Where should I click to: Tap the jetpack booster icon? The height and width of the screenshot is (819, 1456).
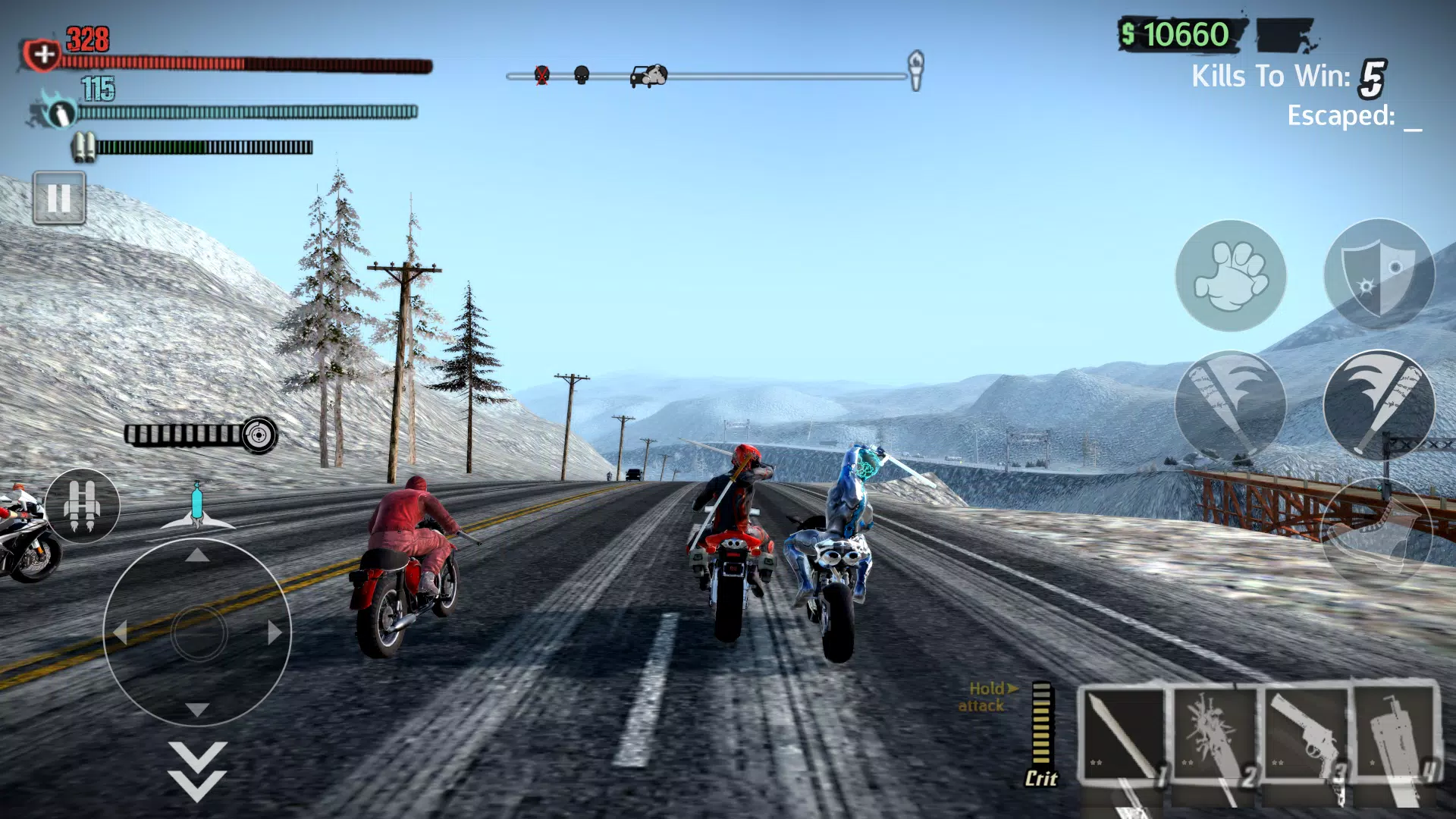[x=83, y=507]
